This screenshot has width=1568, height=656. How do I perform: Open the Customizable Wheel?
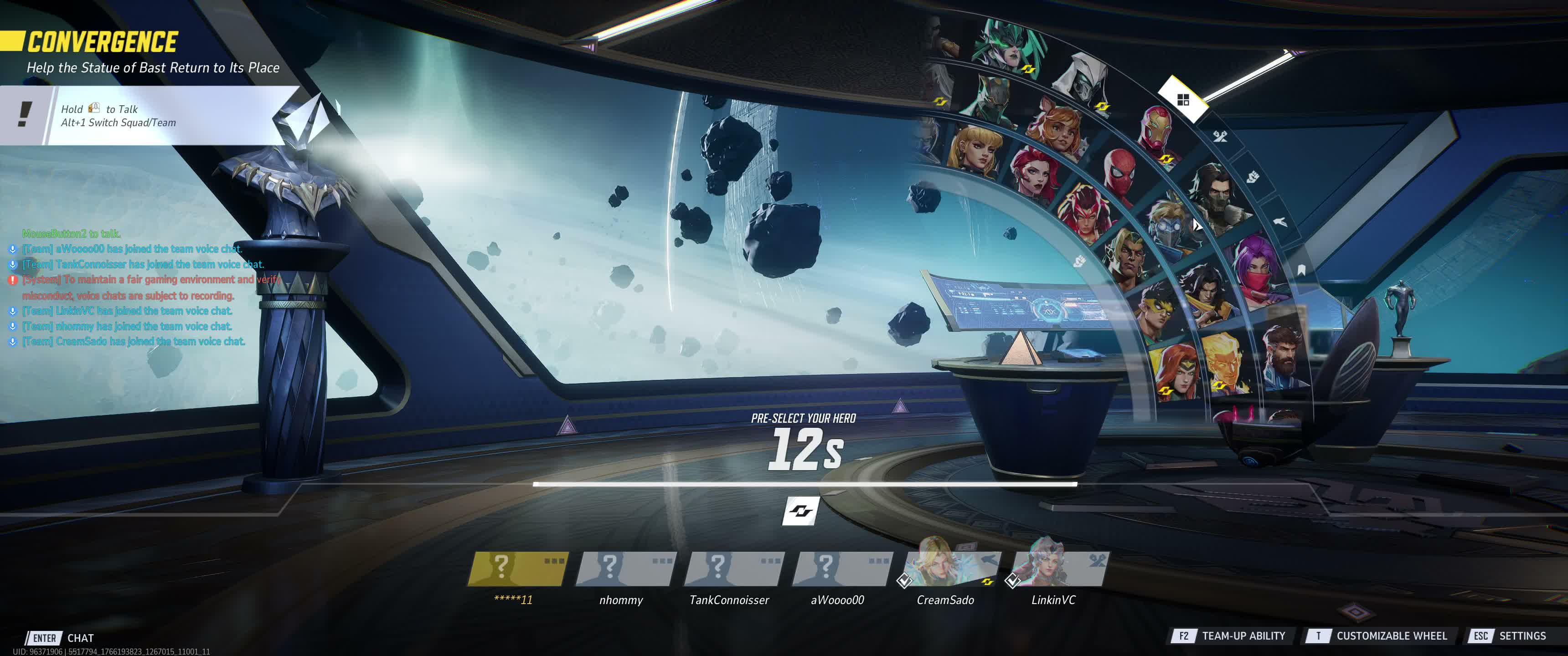[1377, 636]
